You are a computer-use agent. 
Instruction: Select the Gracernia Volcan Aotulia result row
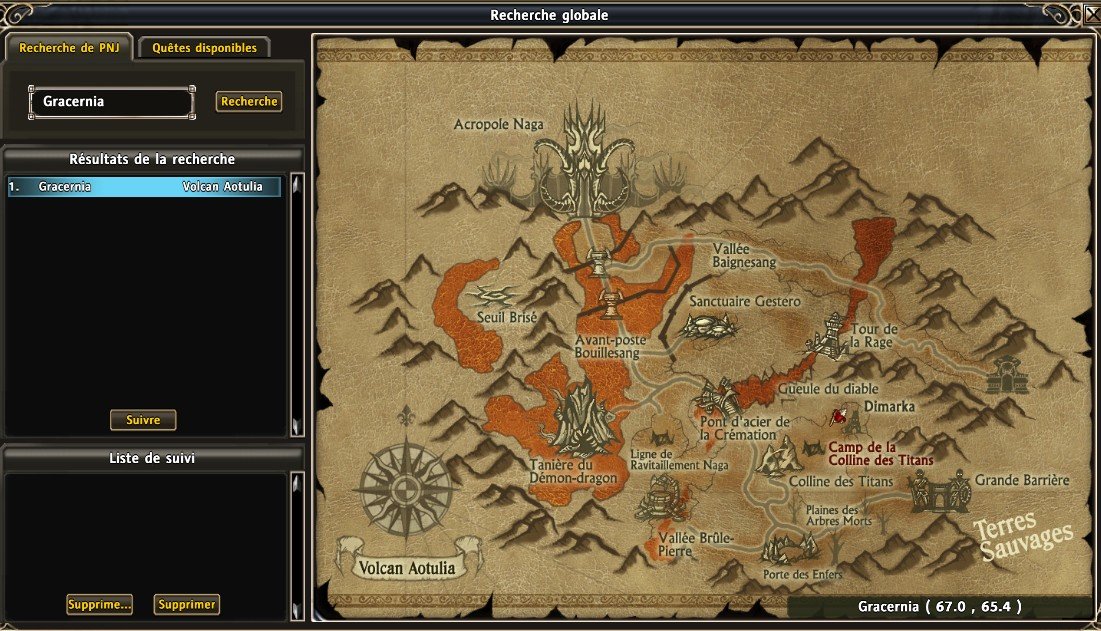[144, 187]
